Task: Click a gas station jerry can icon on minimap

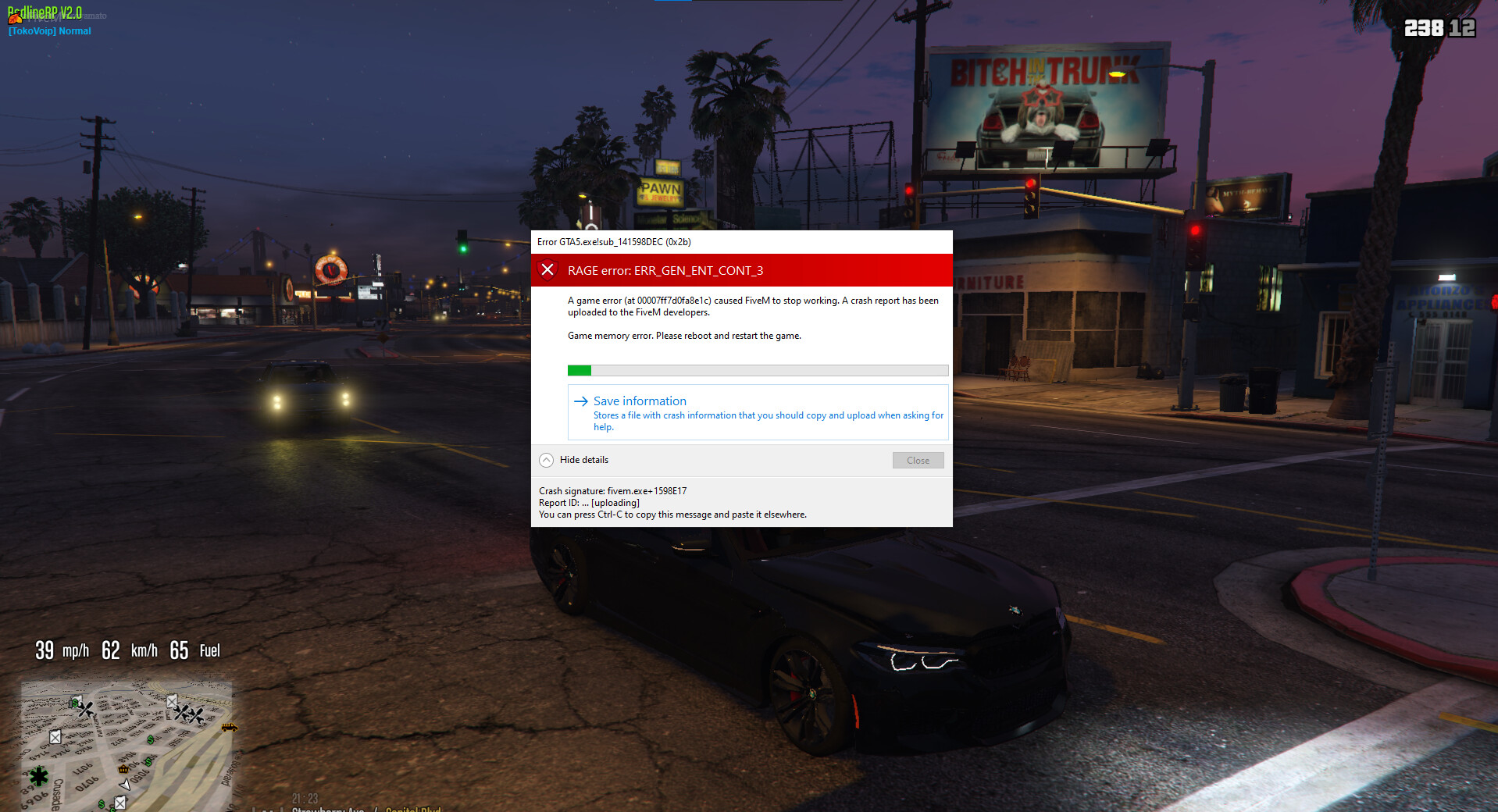Action: point(55,738)
